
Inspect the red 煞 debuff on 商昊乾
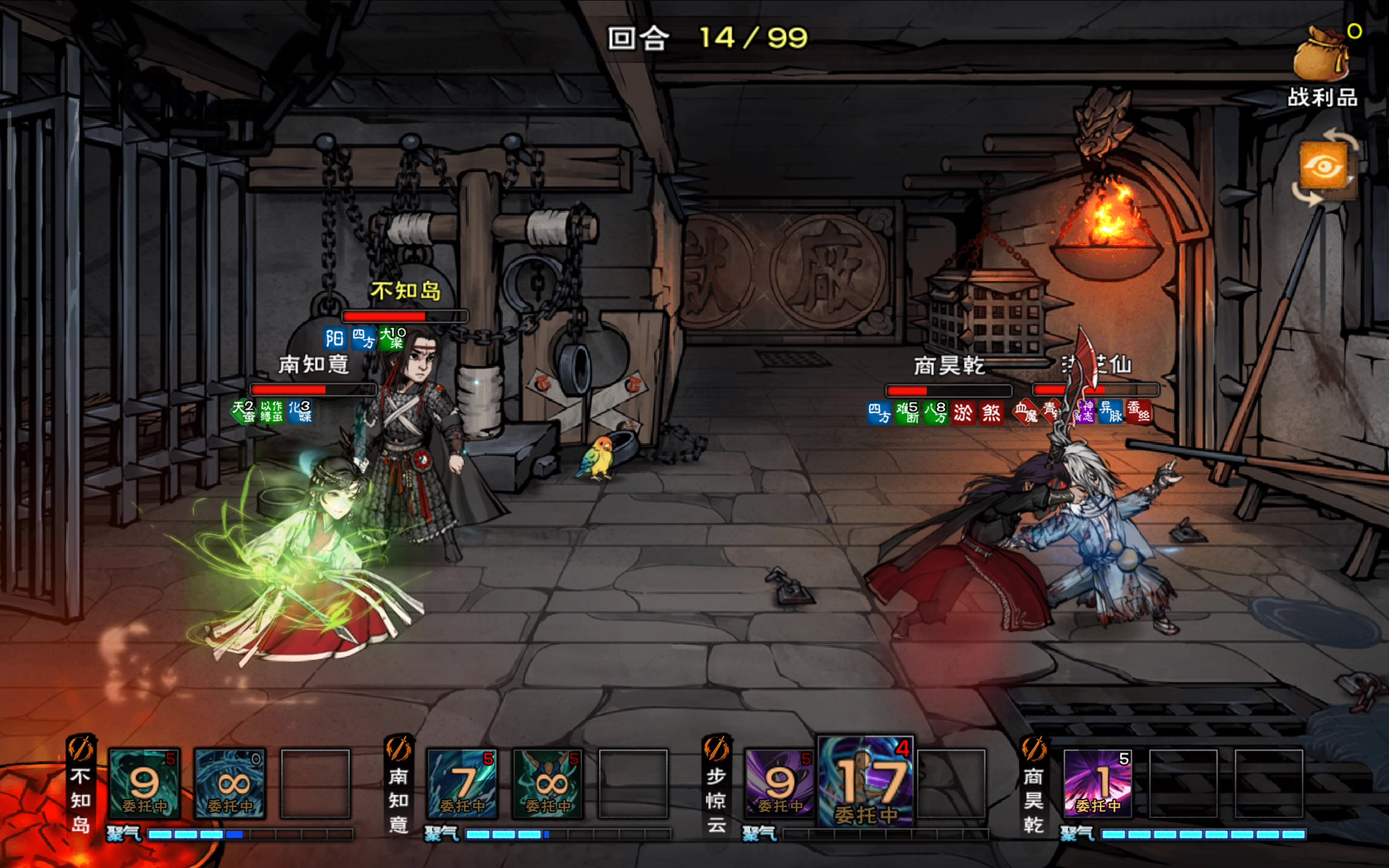991,413
